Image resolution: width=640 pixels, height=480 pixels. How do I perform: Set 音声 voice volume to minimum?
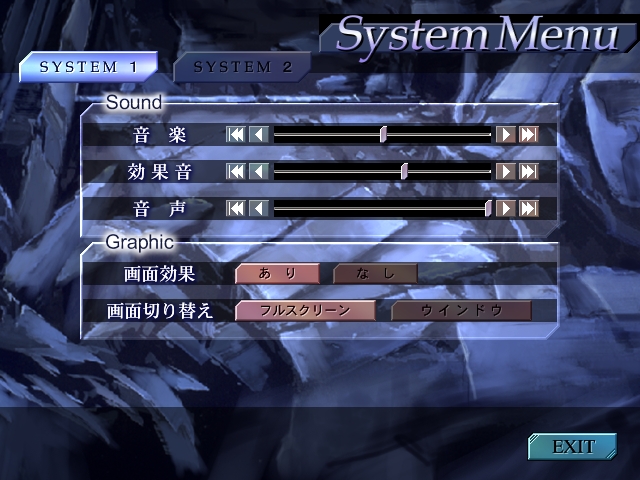point(236,208)
